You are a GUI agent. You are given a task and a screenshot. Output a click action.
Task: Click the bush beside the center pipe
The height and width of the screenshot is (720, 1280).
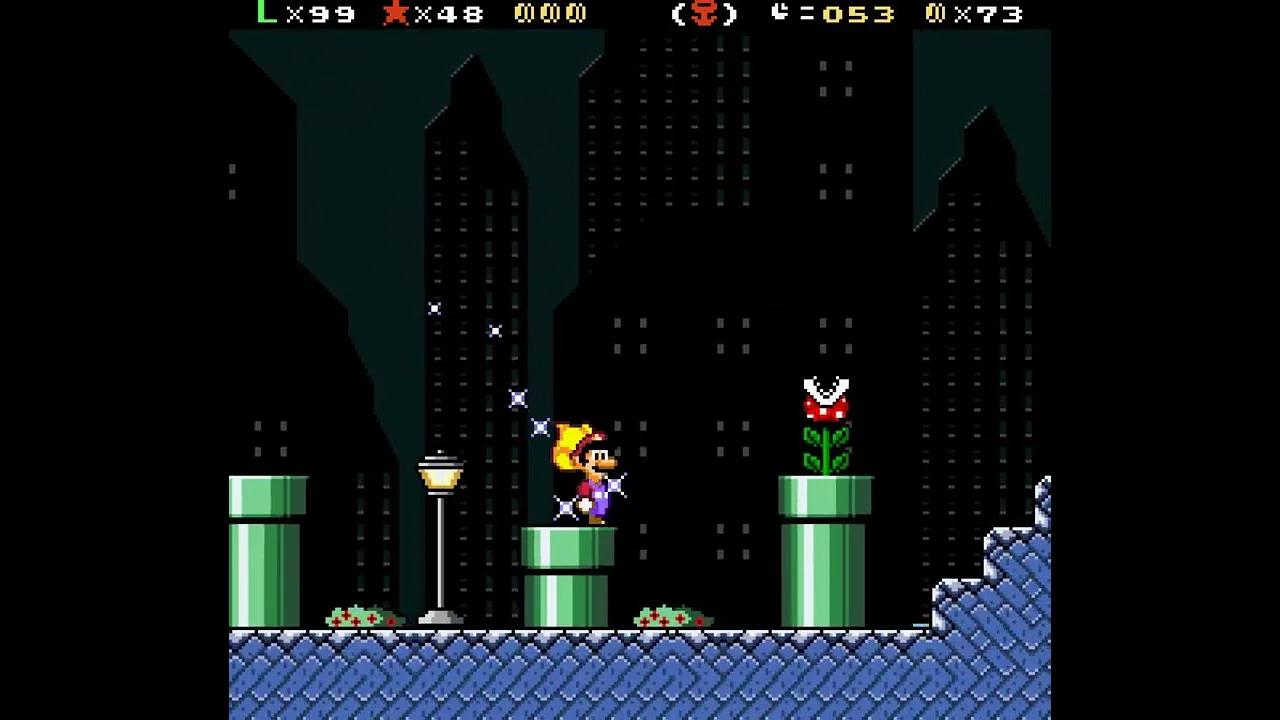point(670,615)
